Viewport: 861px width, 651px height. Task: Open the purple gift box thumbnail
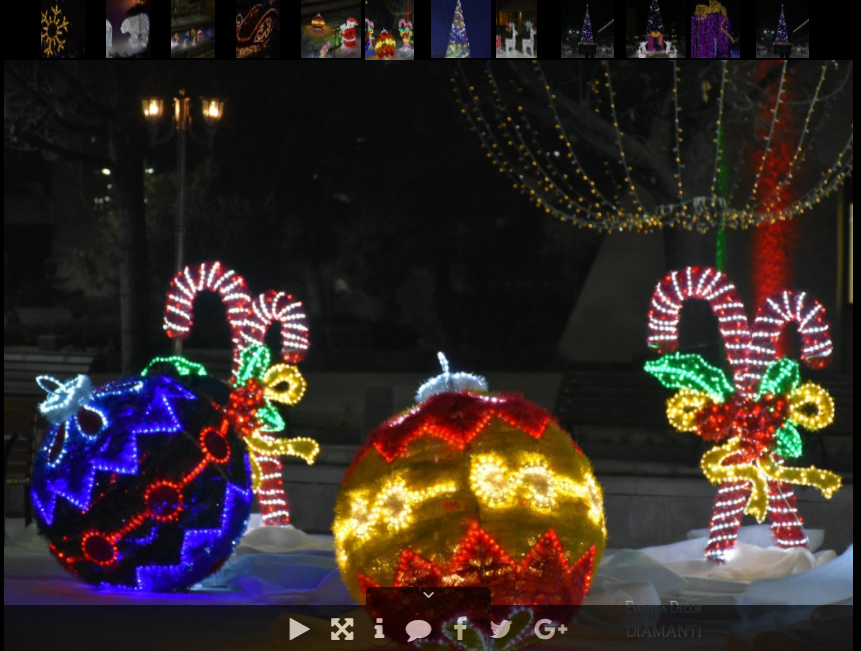point(715,29)
